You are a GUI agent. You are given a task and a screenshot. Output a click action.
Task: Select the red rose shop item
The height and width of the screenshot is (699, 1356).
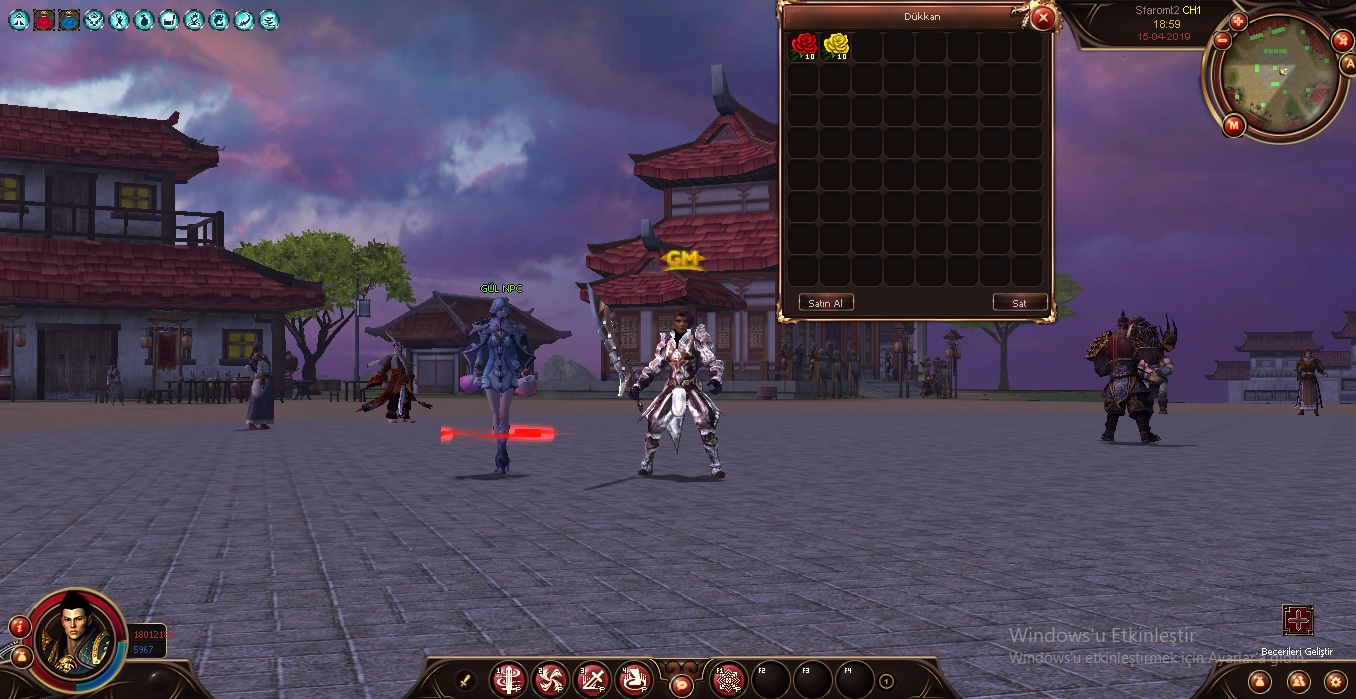pyautogui.click(x=804, y=46)
